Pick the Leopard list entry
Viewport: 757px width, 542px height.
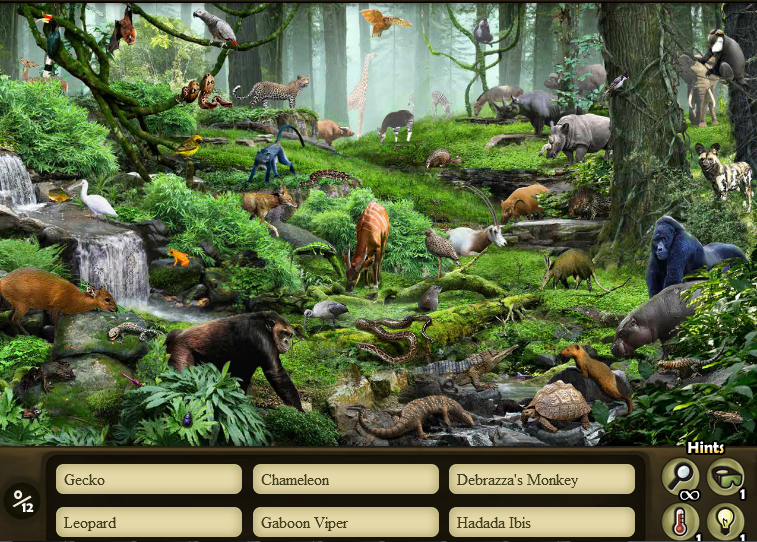coord(149,522)
